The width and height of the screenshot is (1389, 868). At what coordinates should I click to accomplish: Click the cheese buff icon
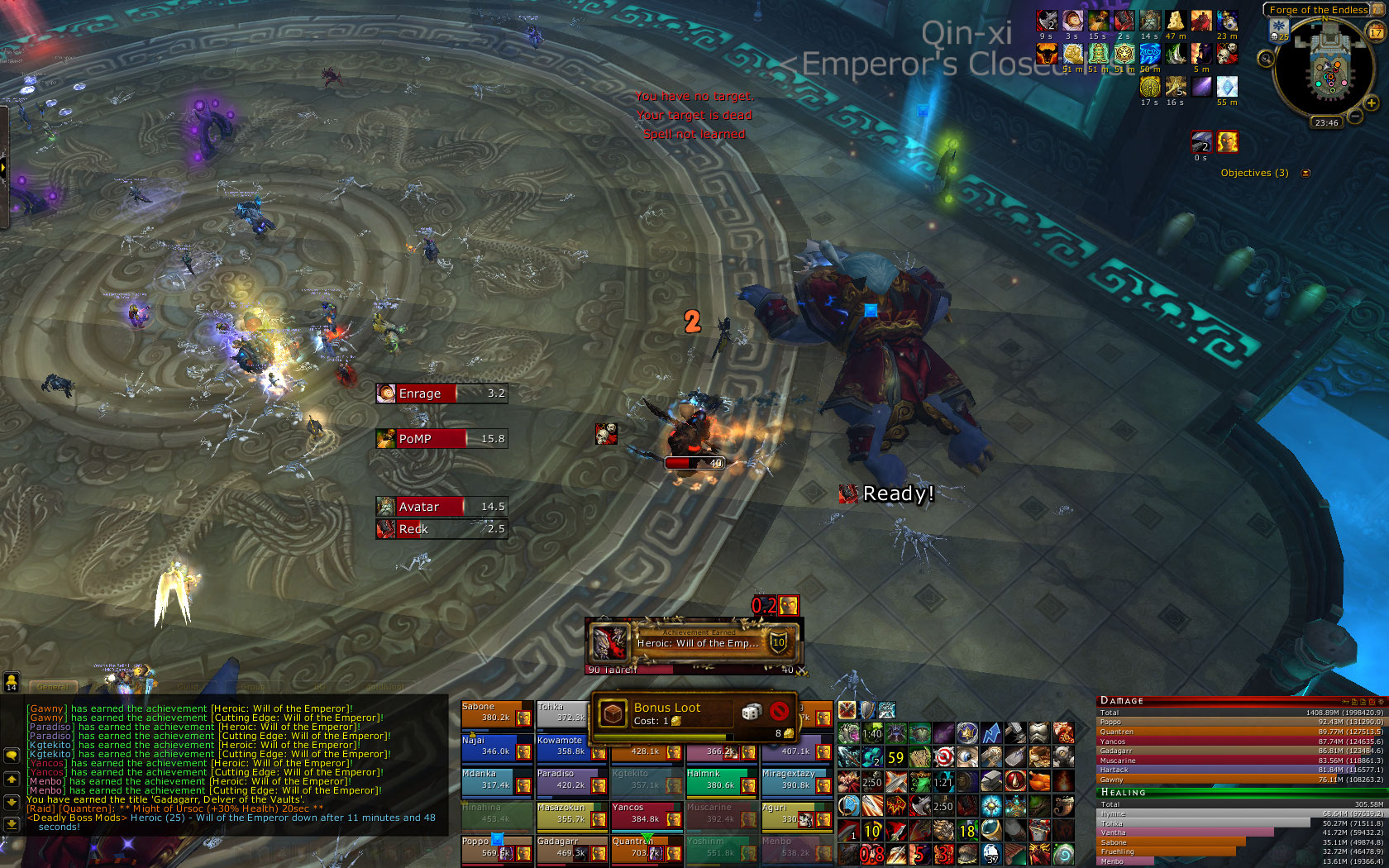tap(1175, 21)
